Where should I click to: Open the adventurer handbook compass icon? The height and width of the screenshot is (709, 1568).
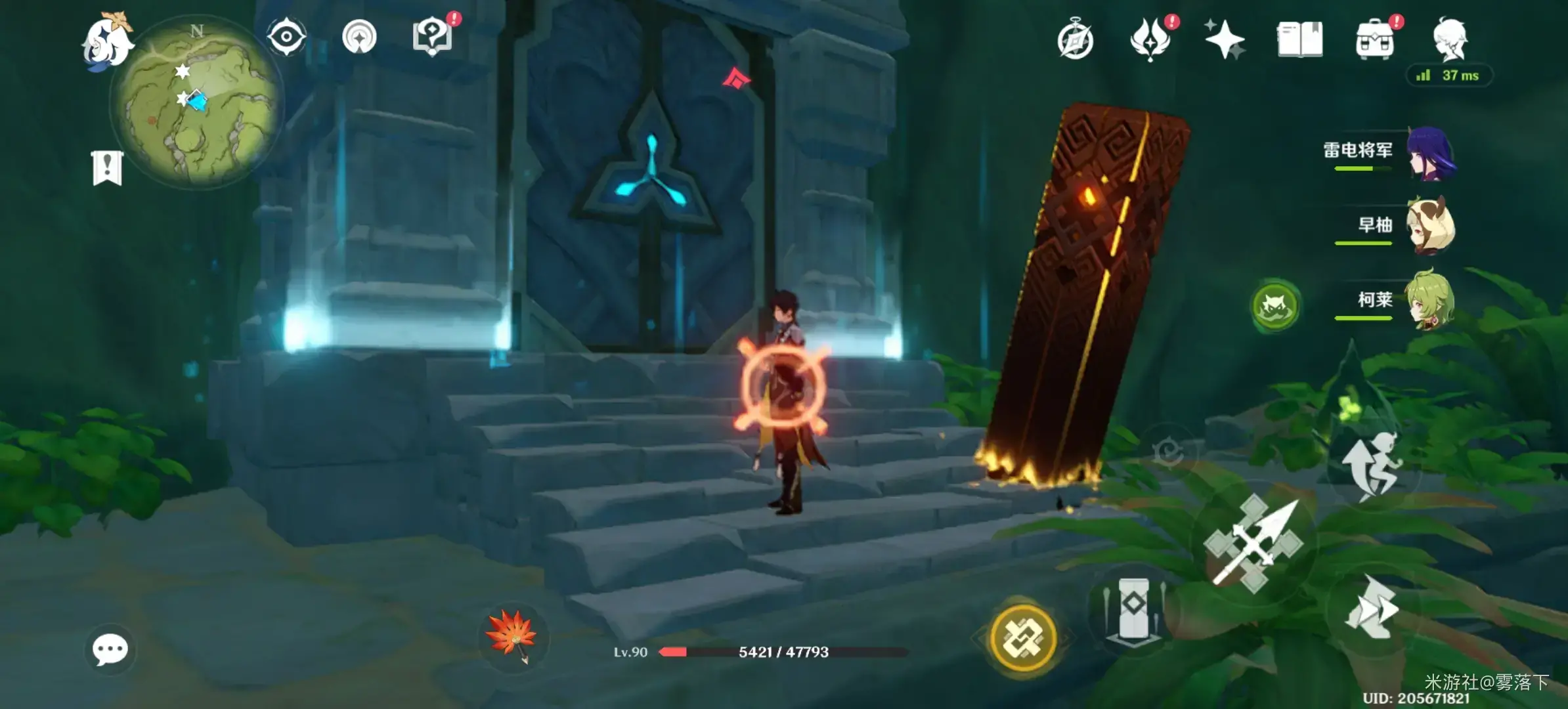pos(1076,41)
